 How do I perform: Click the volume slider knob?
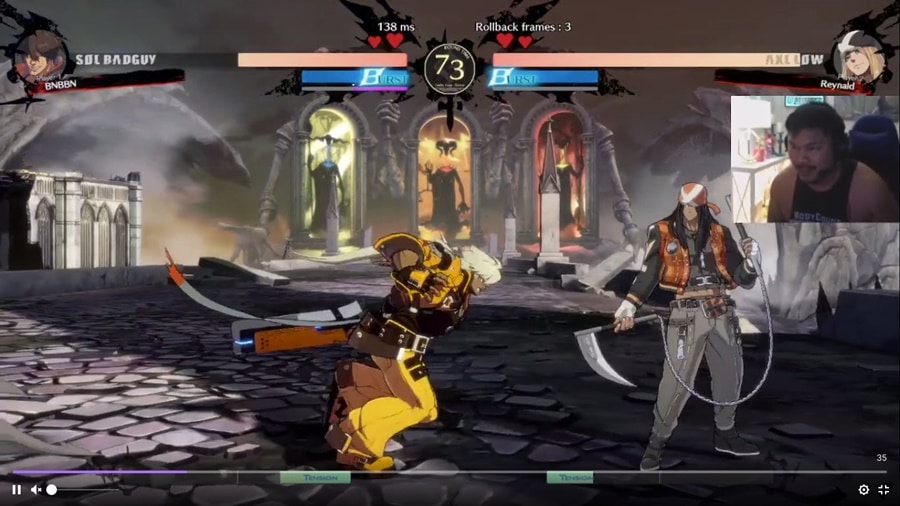52,490
